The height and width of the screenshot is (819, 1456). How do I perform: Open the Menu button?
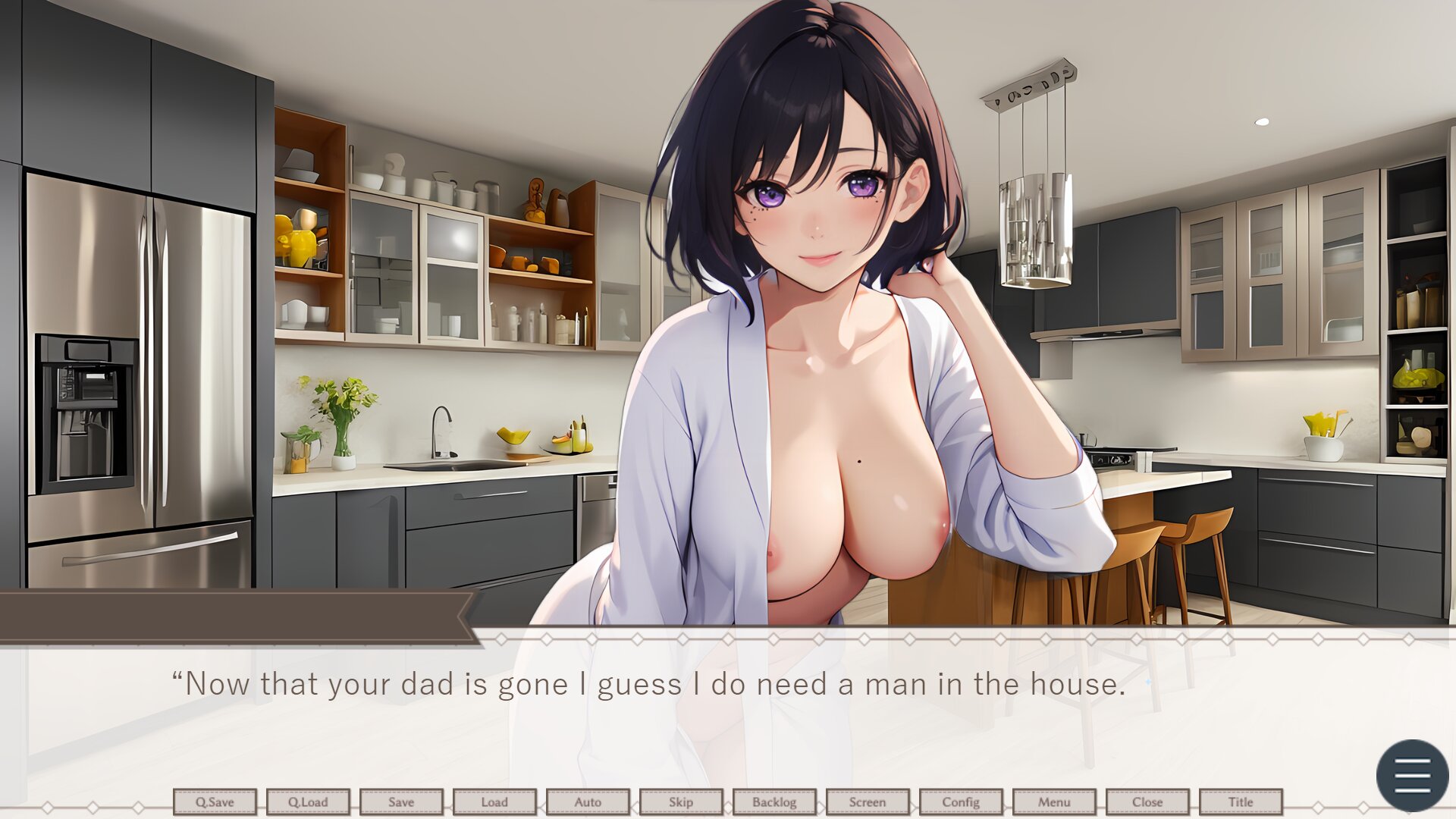click(1054, 802)
